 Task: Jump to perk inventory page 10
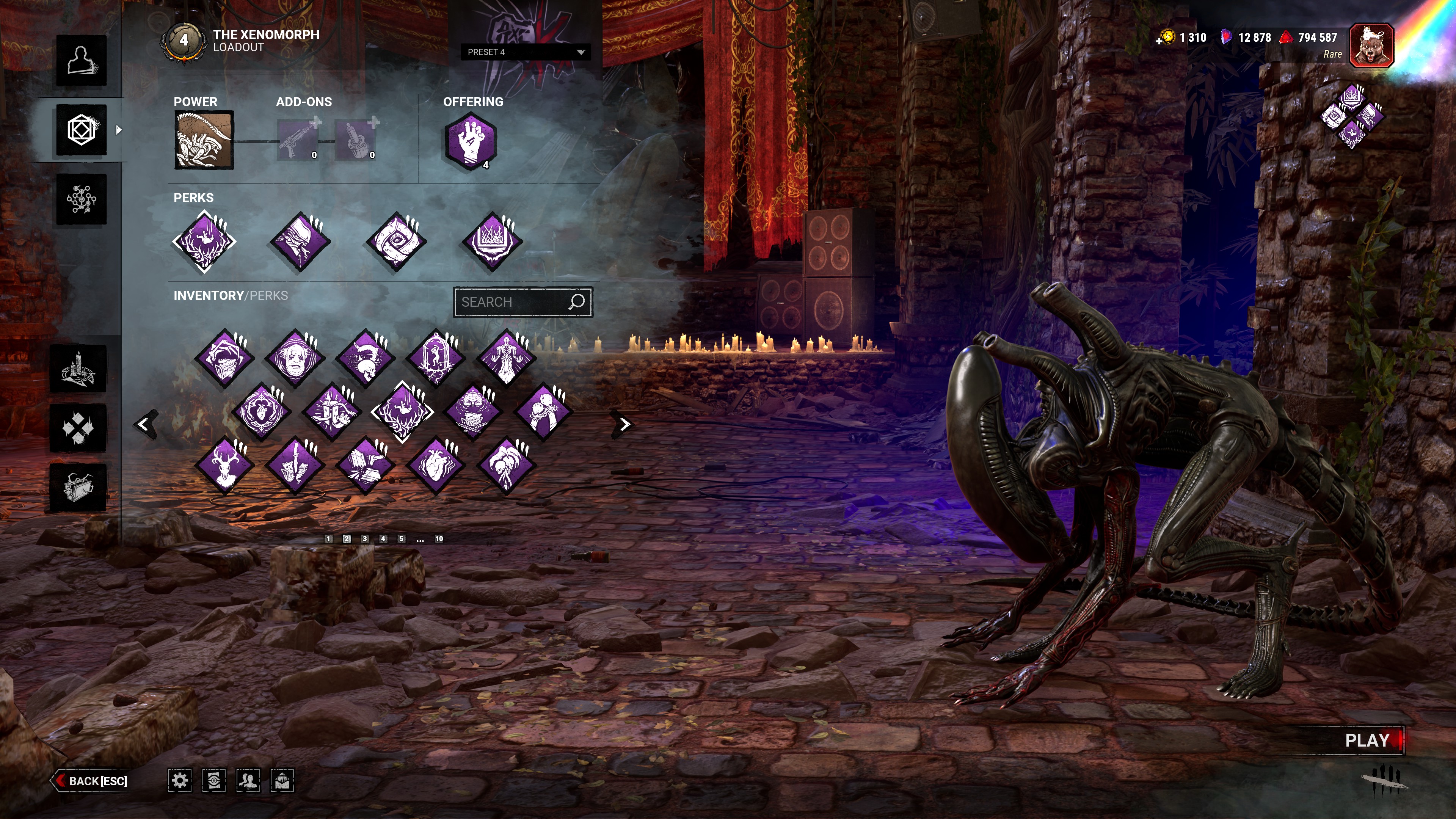click(439, 539)
